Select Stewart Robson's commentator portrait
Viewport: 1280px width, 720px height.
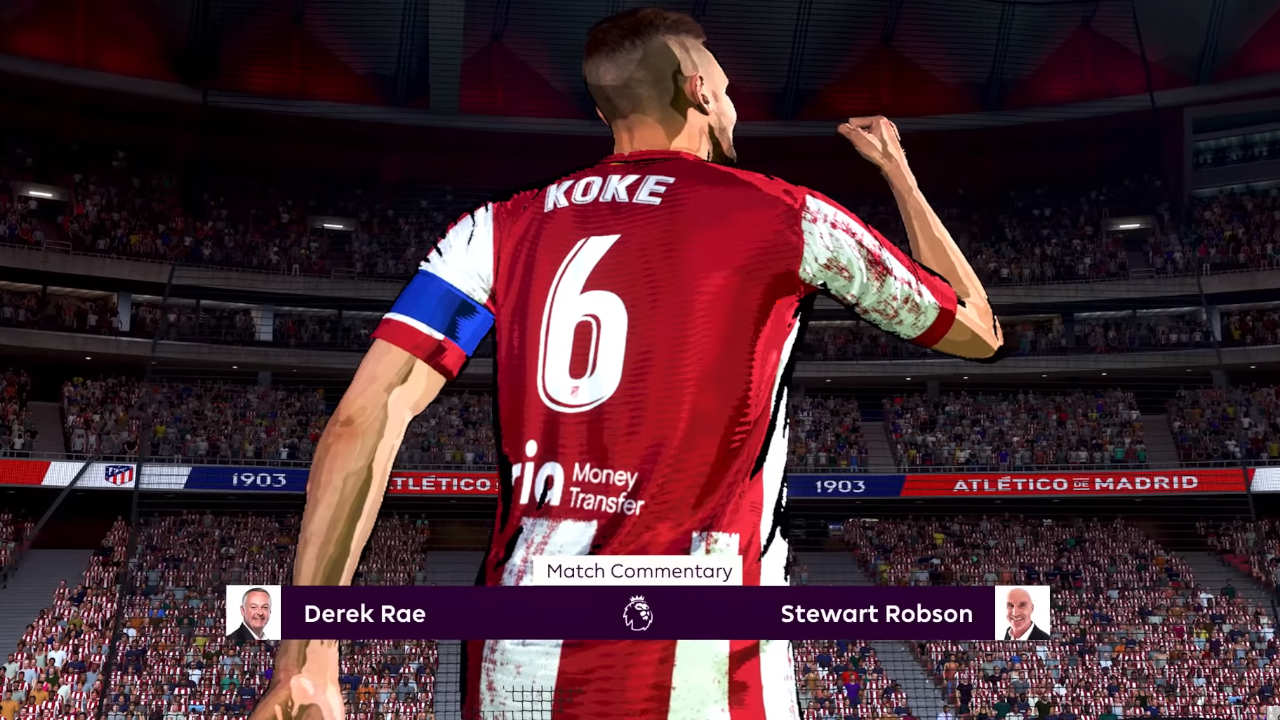[x=1023, y=613]
